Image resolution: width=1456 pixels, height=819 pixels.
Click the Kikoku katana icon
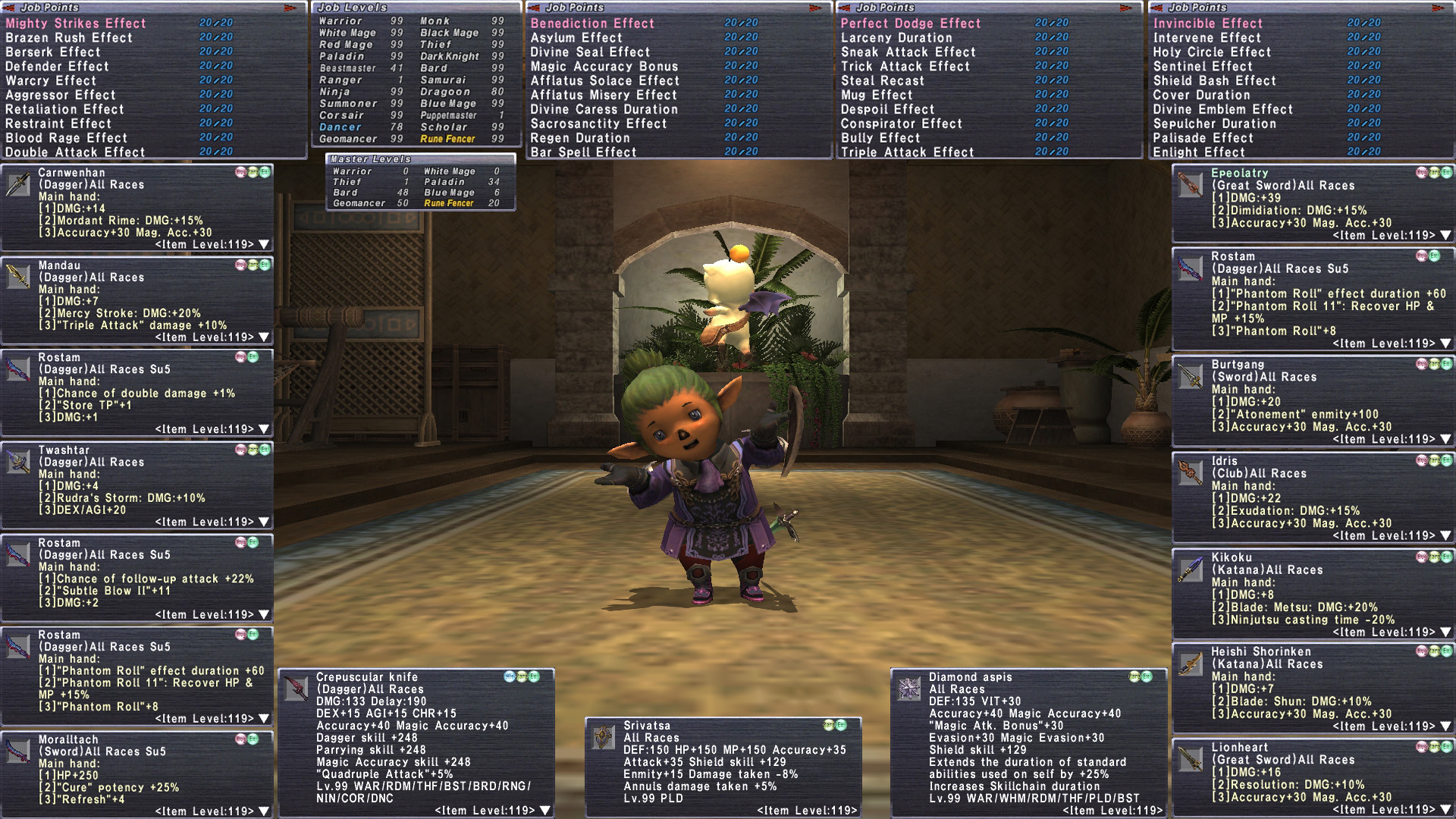1191,570
